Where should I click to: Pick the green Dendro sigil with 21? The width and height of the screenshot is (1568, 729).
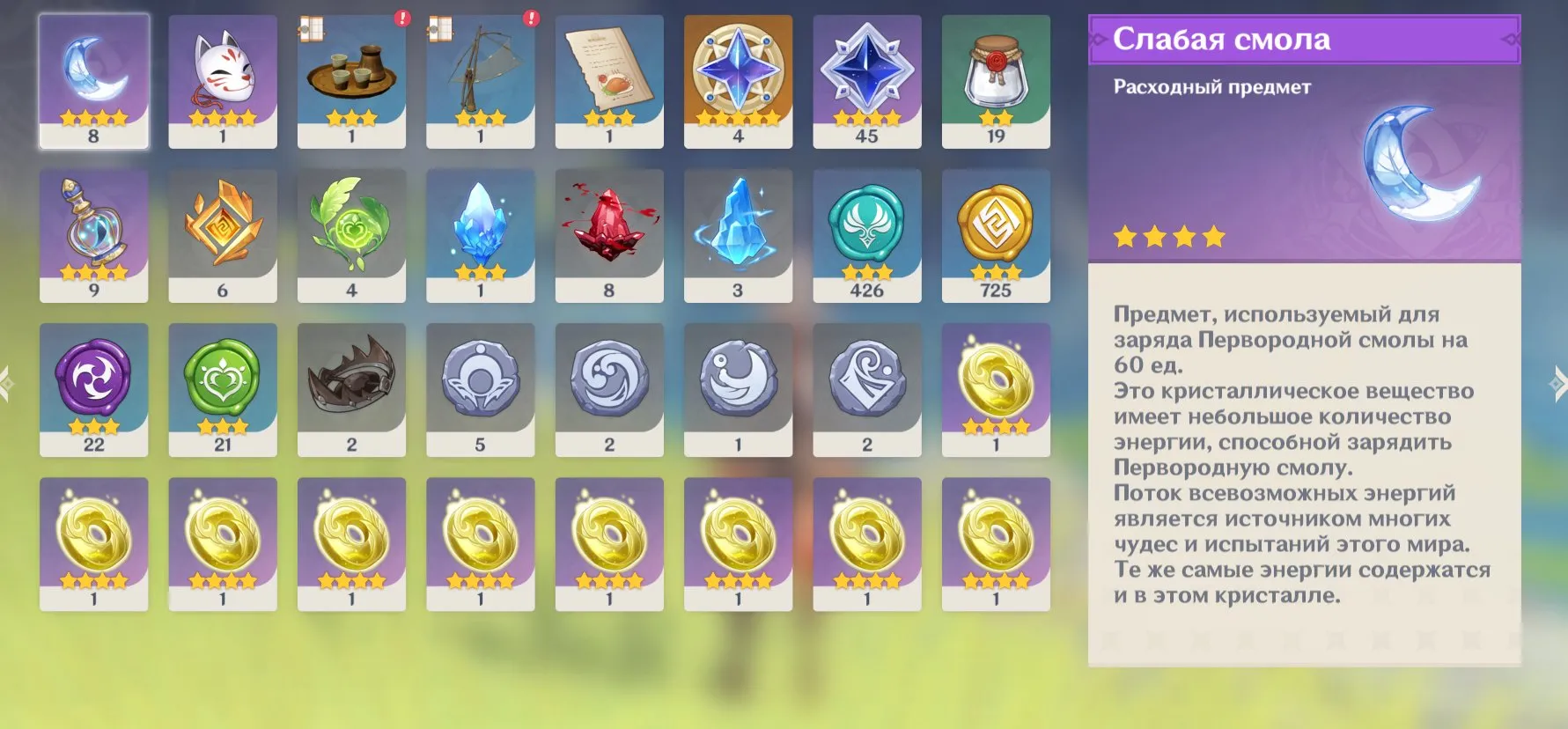223,389
